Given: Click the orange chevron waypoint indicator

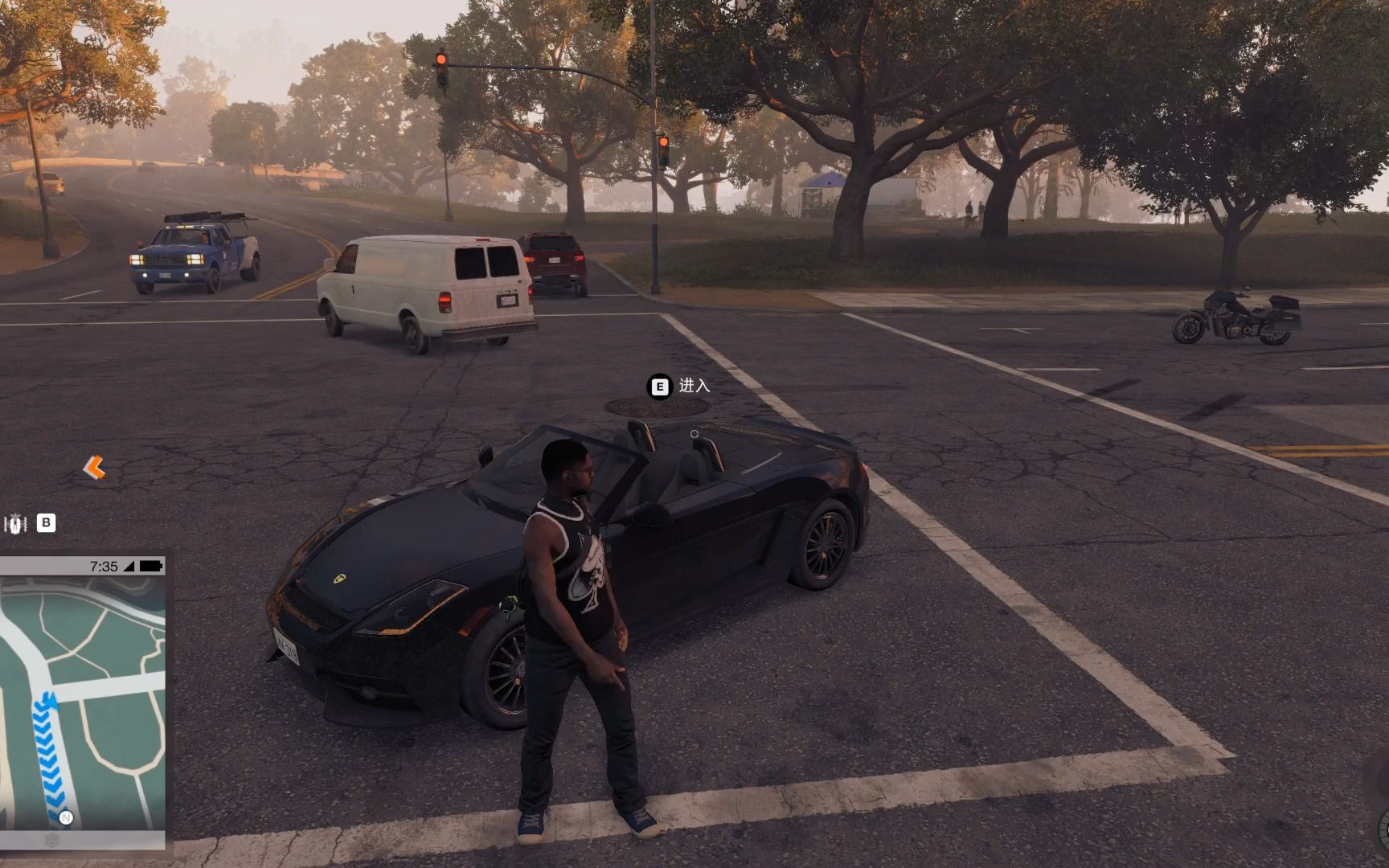Looking at the screenshot, I should point(94,467).
